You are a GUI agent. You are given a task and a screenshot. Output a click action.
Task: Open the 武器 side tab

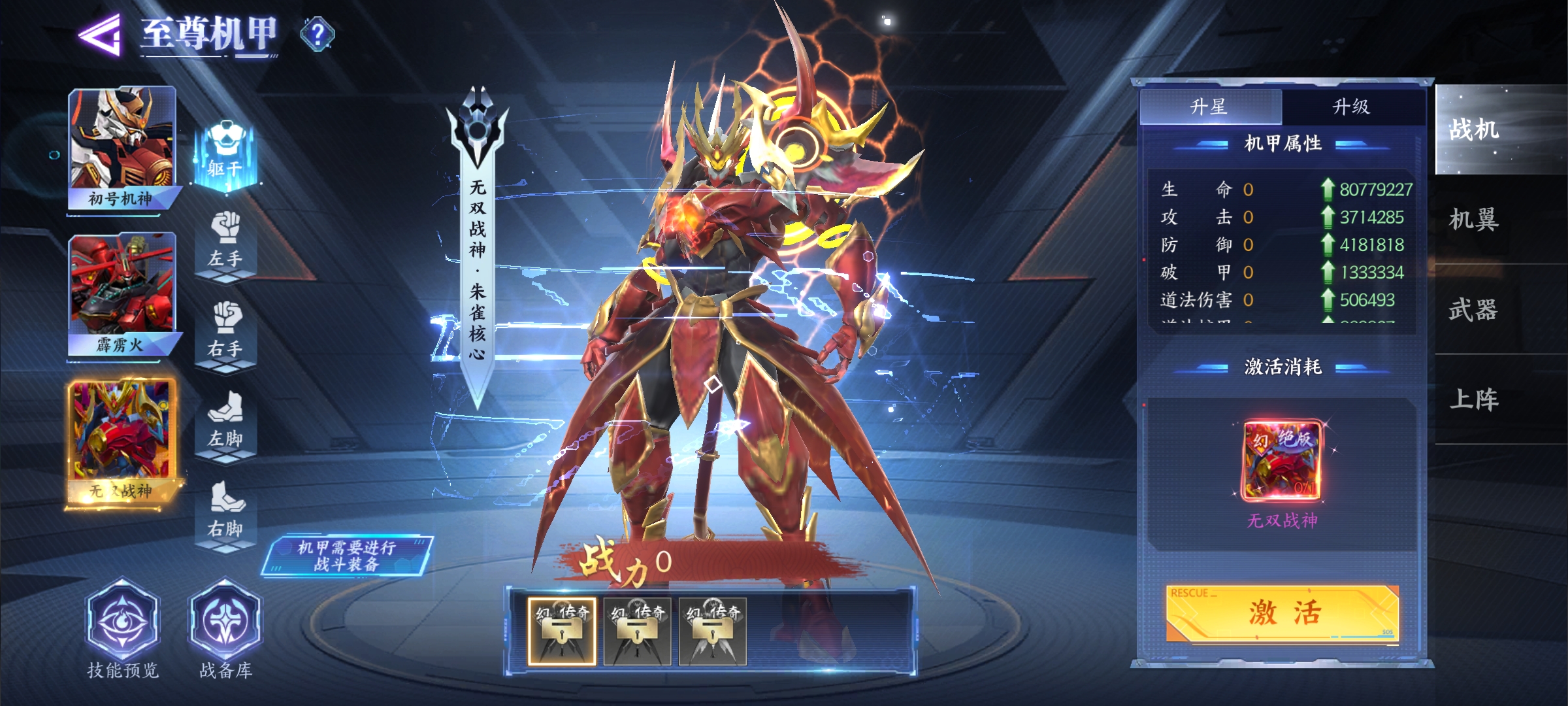(x=1475, y=309)
